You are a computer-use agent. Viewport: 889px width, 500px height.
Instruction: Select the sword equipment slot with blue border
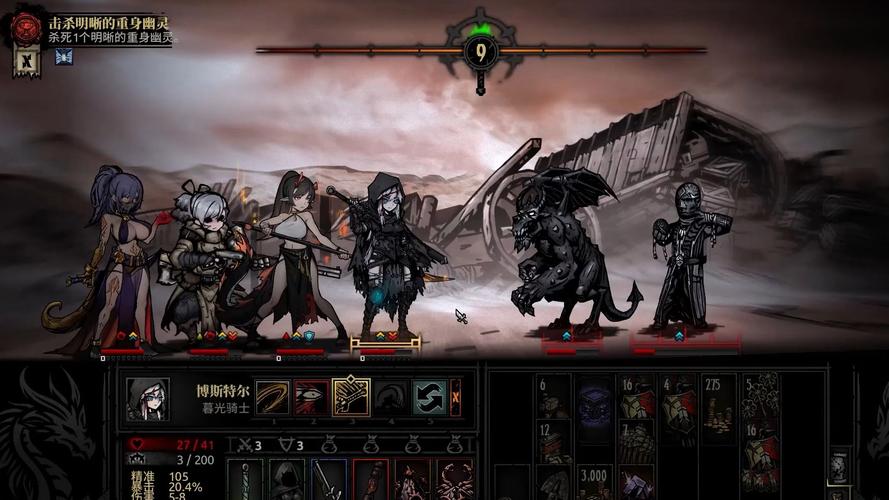329,480
